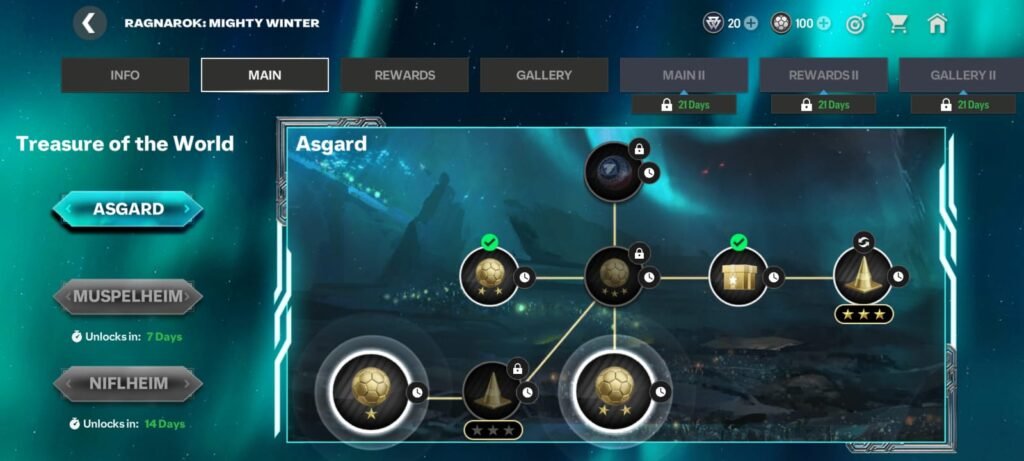Select the three-star cone drill with refresh badge
This screenshot has width=1024, height=461.
[x=863, y=276]
